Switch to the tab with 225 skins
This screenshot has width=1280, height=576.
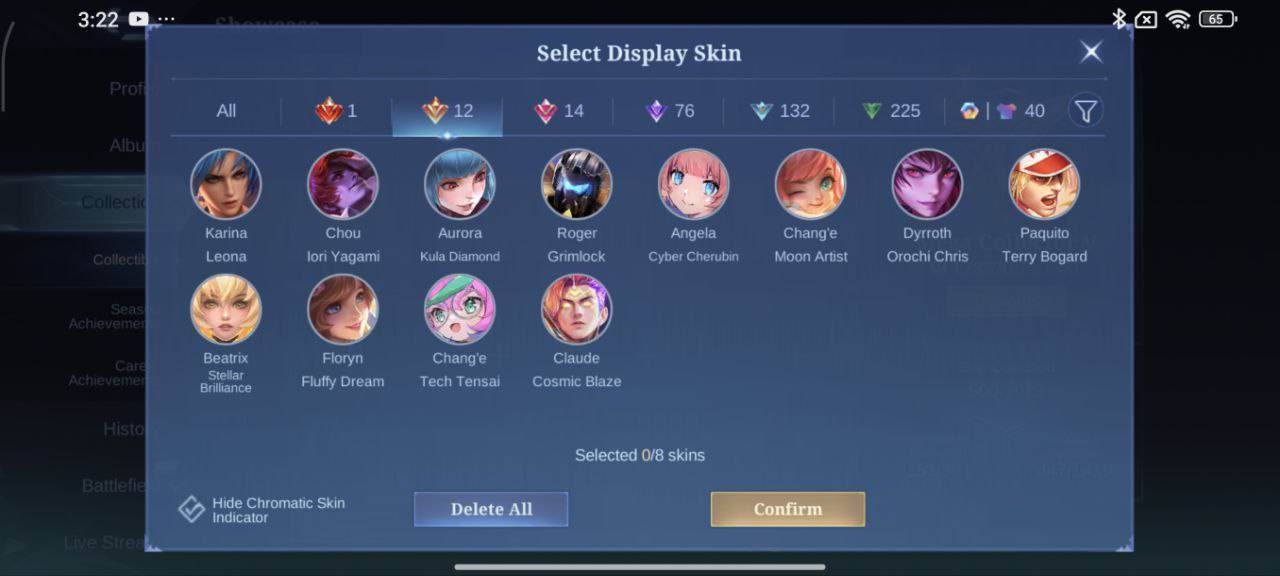(x=891, y=111)
